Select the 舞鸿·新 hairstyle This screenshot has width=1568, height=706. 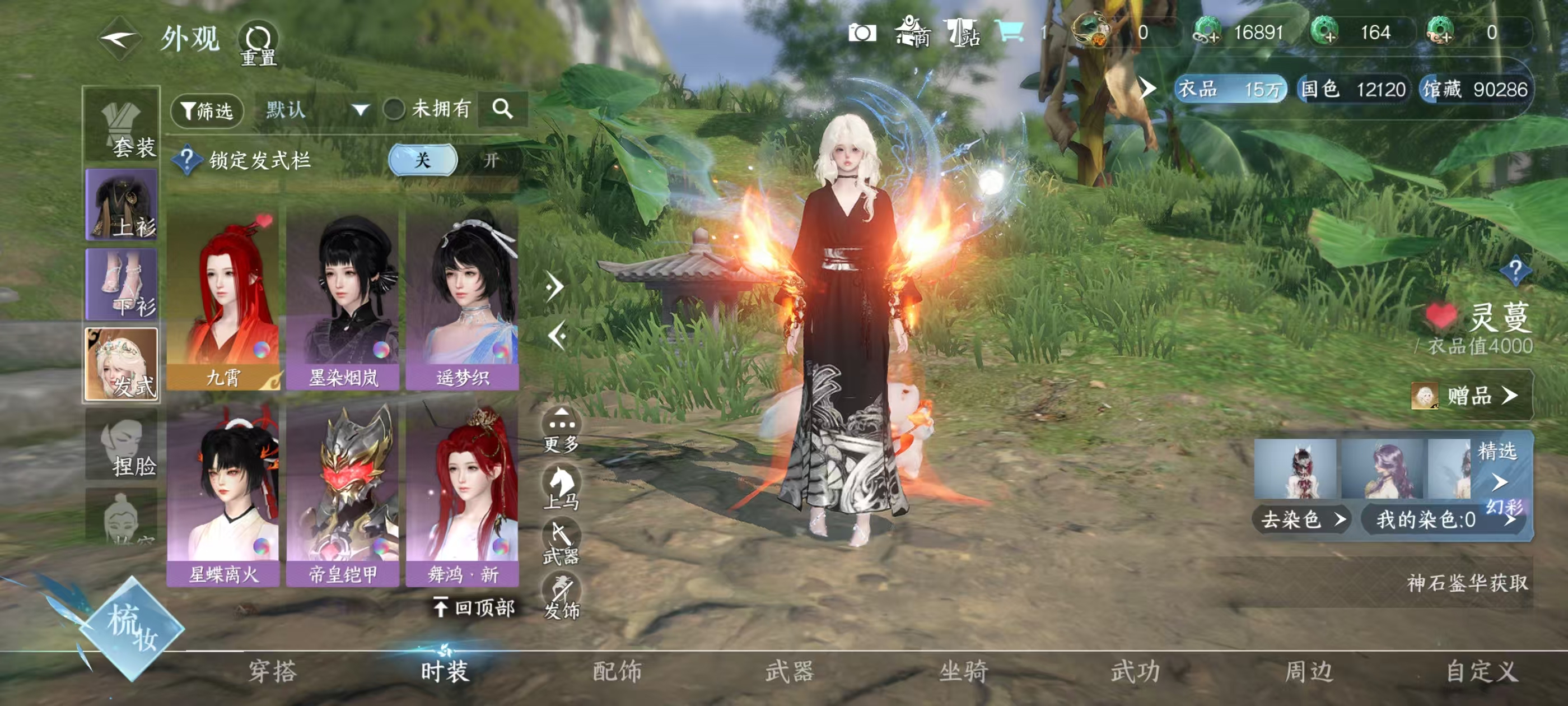pyautogui.click(x=463, y=495)
